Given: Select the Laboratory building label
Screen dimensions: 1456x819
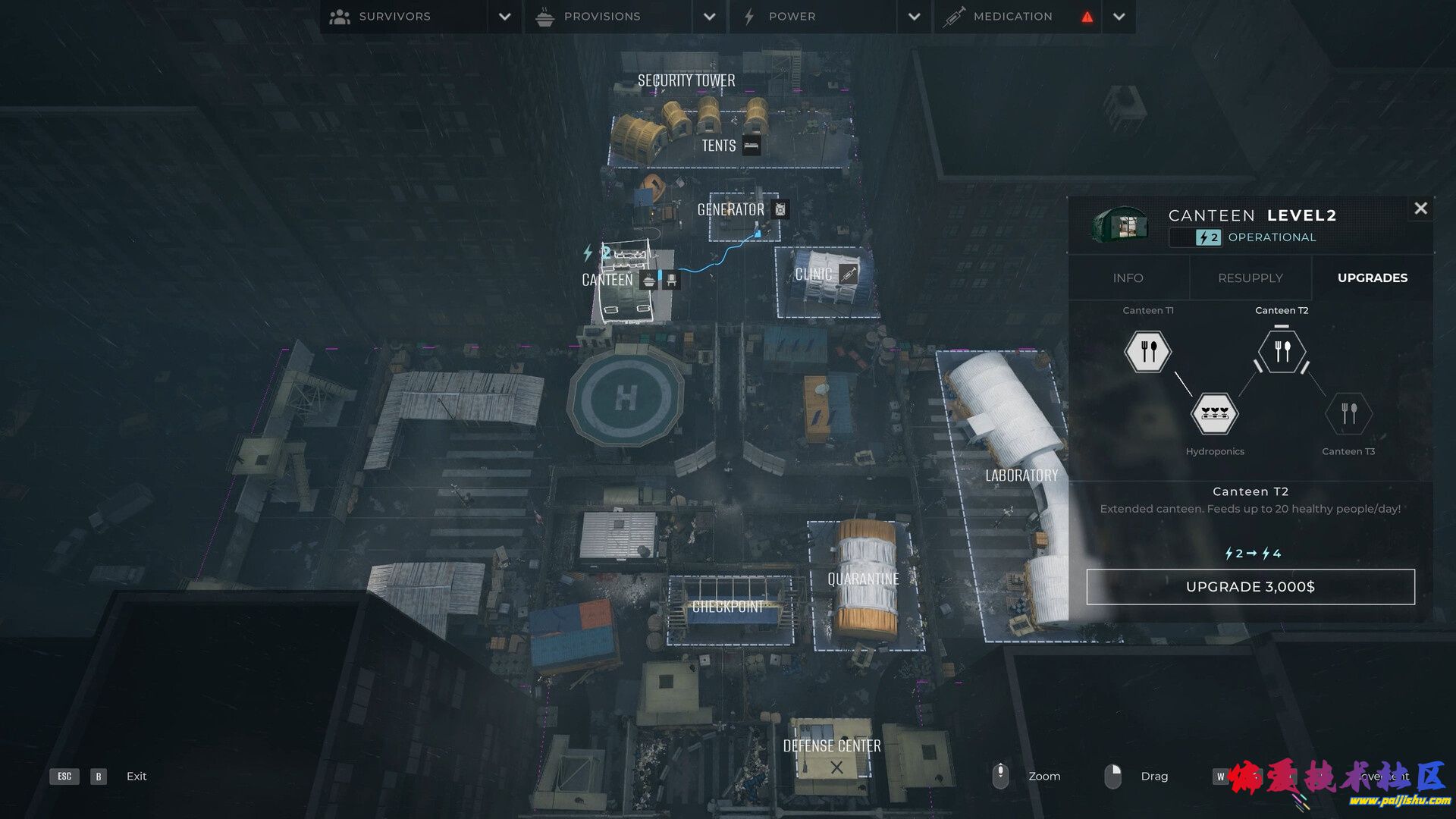Looking at the screenshot, I should (1021, 475).
